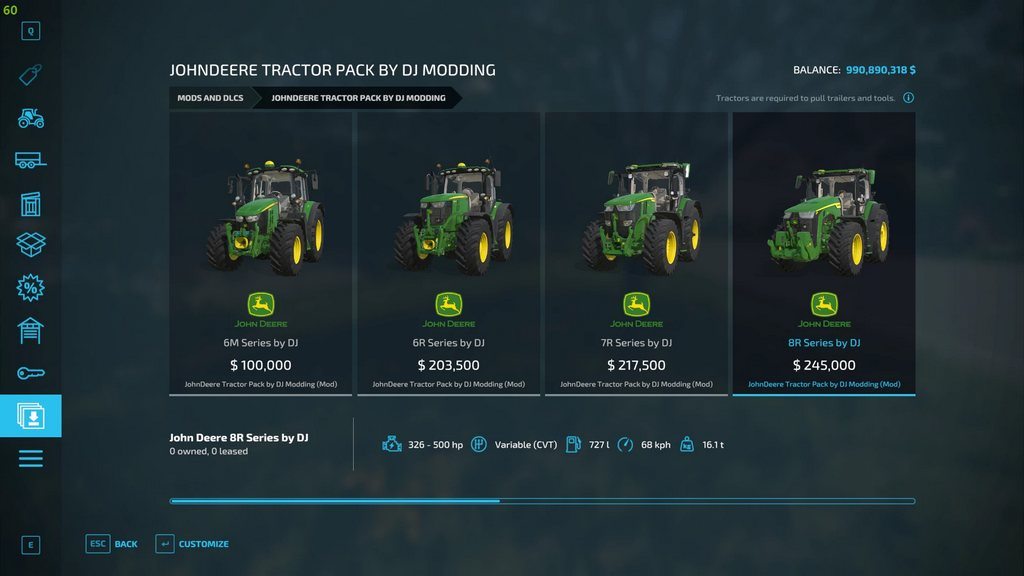Screen dimensions: 1024x576
Task: Show the key leased-items category
Action: [31, 373]
